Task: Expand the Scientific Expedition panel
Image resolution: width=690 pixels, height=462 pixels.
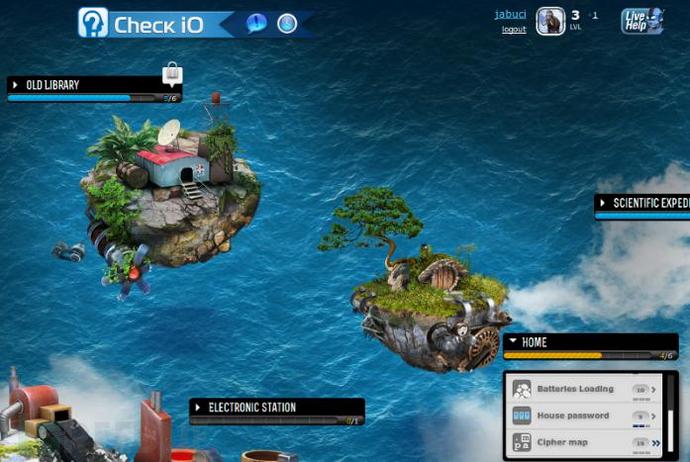Action: (x=602, y=203)
